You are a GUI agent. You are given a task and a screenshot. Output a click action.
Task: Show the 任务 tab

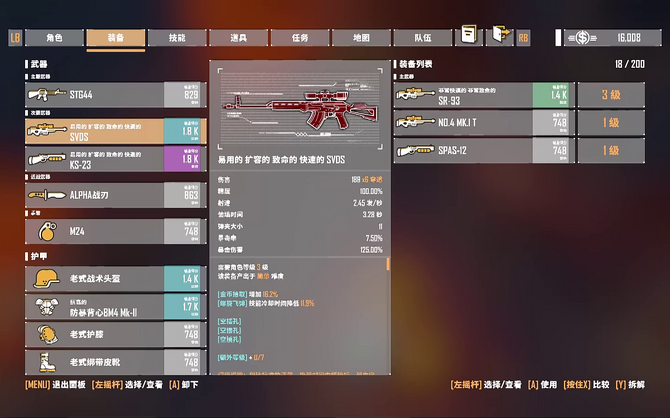click(300, 38)
